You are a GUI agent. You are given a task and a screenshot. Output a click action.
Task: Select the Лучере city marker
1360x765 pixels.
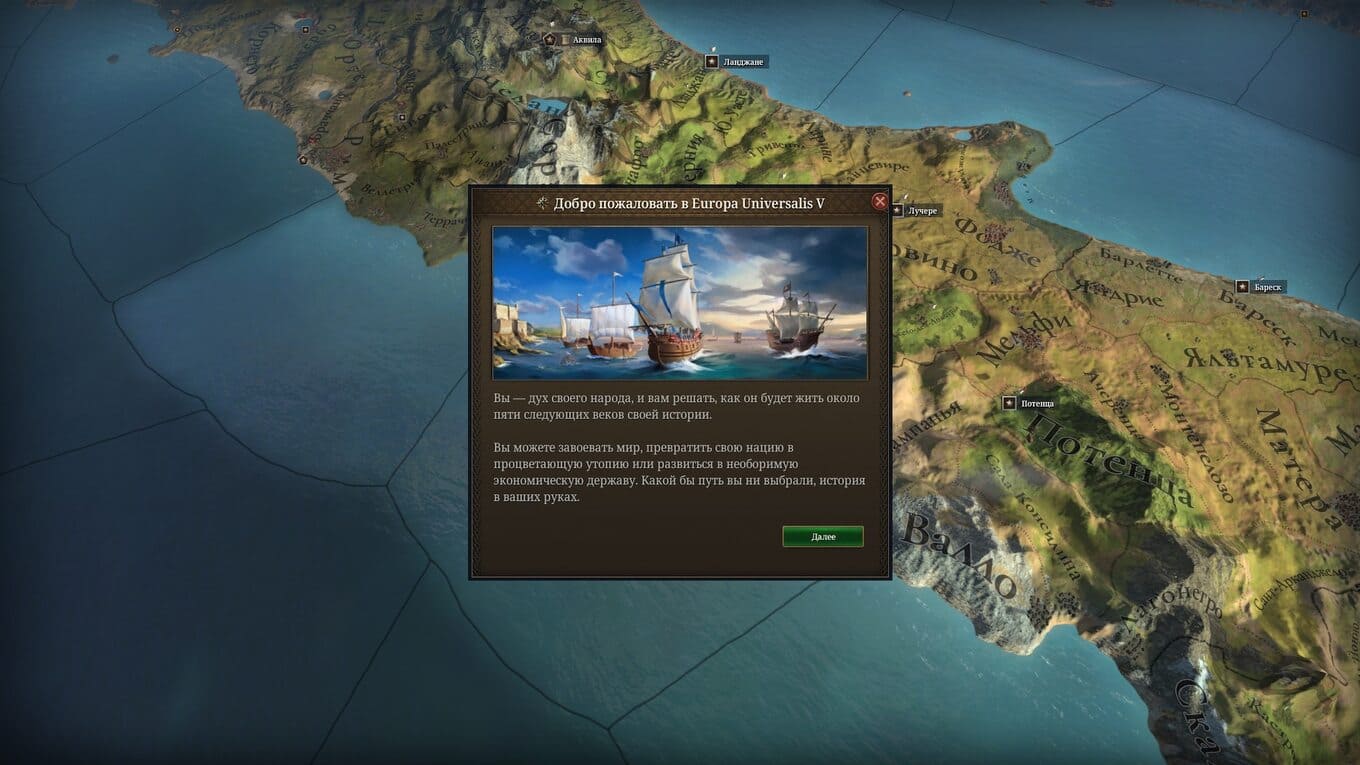pyautogui.click(x=897, y=211)
